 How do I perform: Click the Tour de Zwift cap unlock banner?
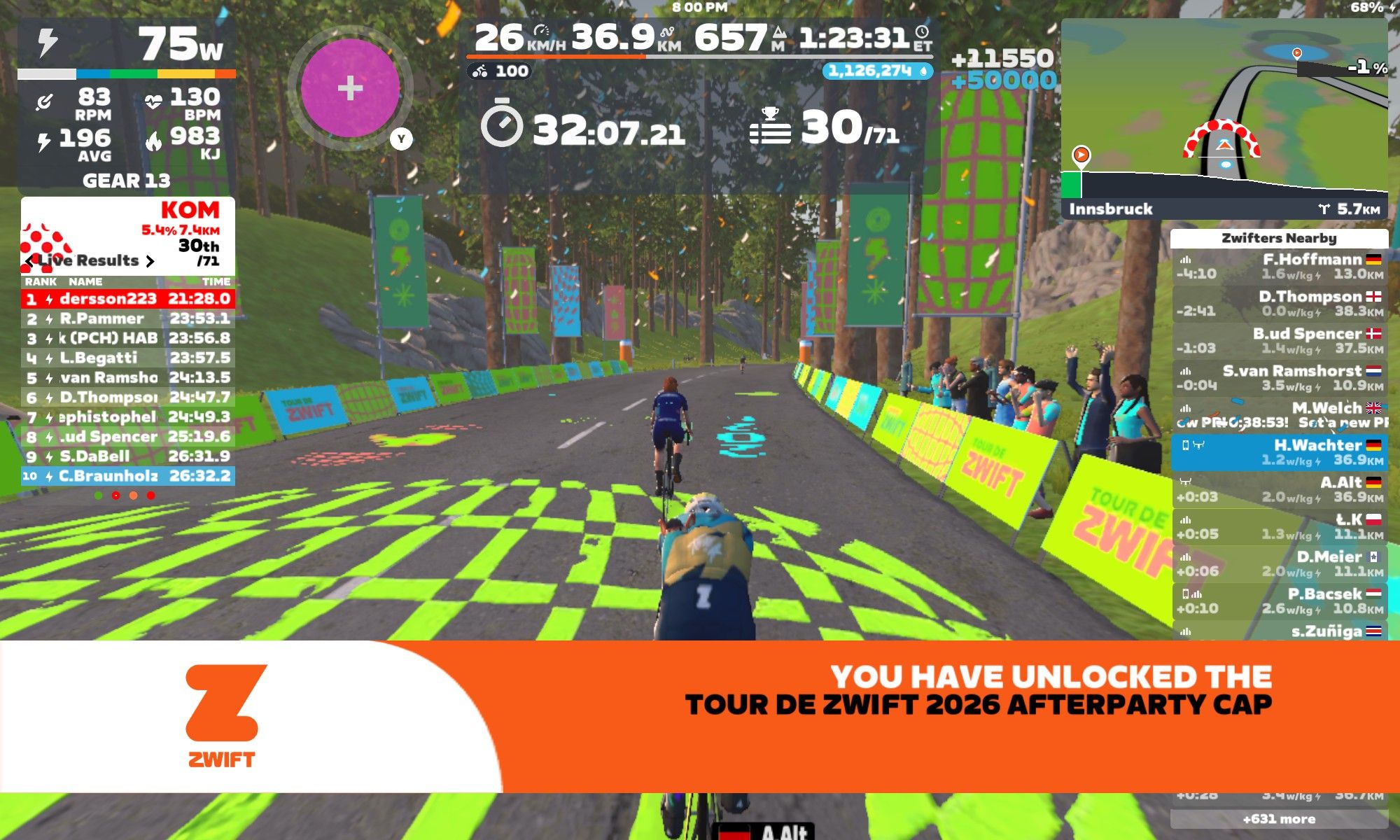click(700, 716)
